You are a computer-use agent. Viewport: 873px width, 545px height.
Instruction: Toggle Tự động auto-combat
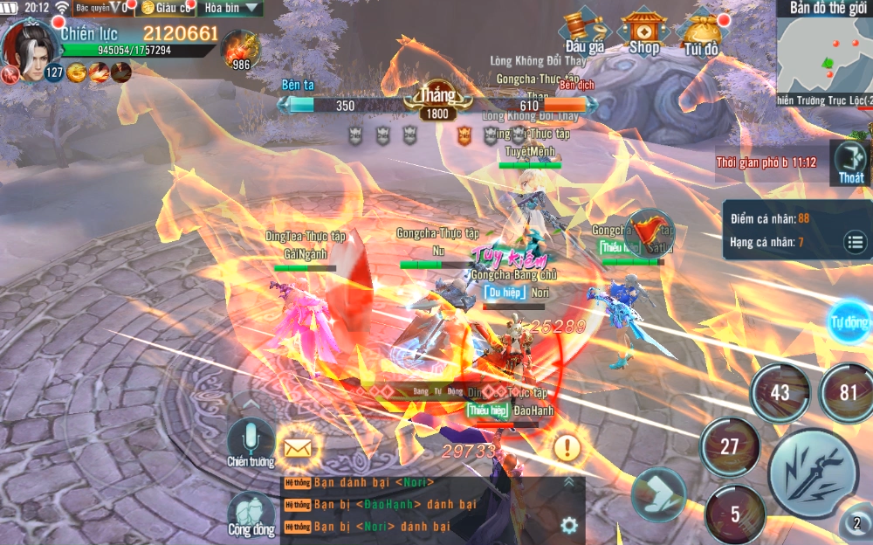[851, 322]
